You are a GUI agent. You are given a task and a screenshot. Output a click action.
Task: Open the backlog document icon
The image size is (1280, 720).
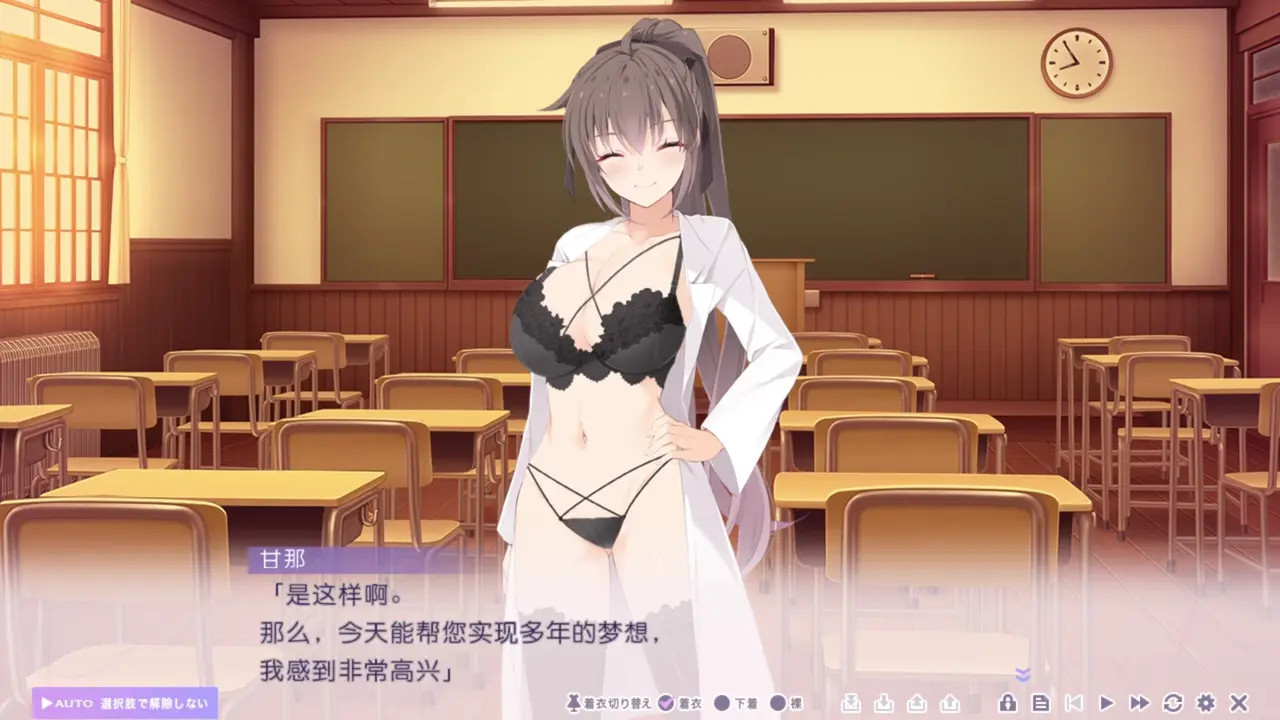click(x=1041, y=703)
